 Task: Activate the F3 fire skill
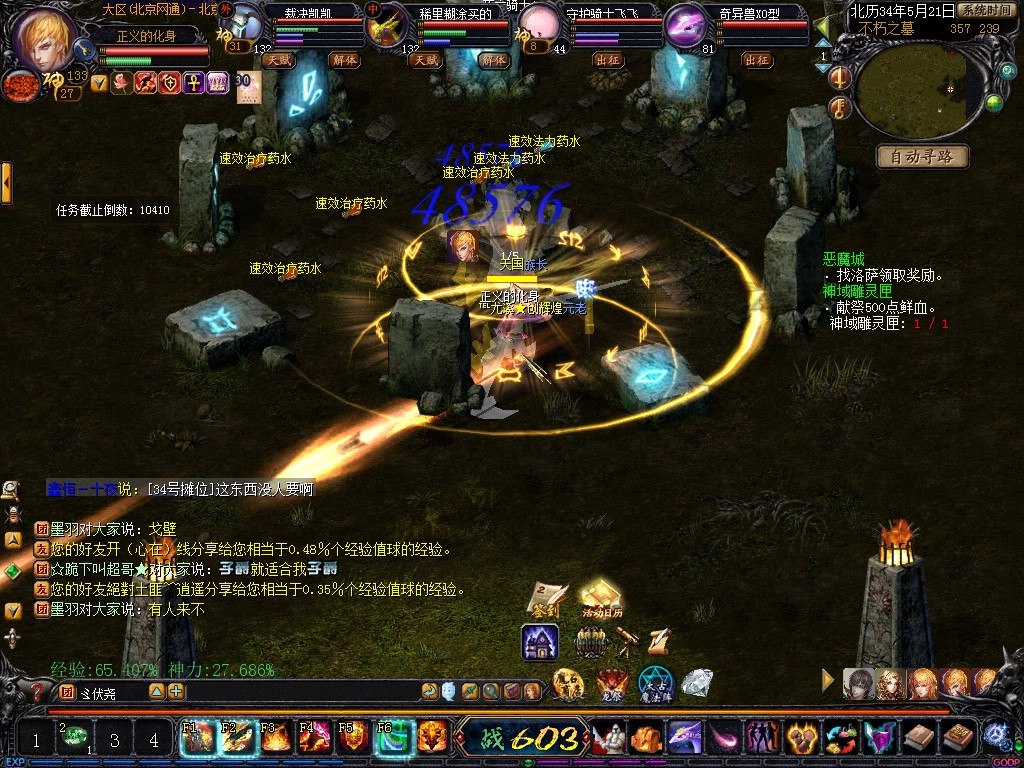click(x=275, y=738)
